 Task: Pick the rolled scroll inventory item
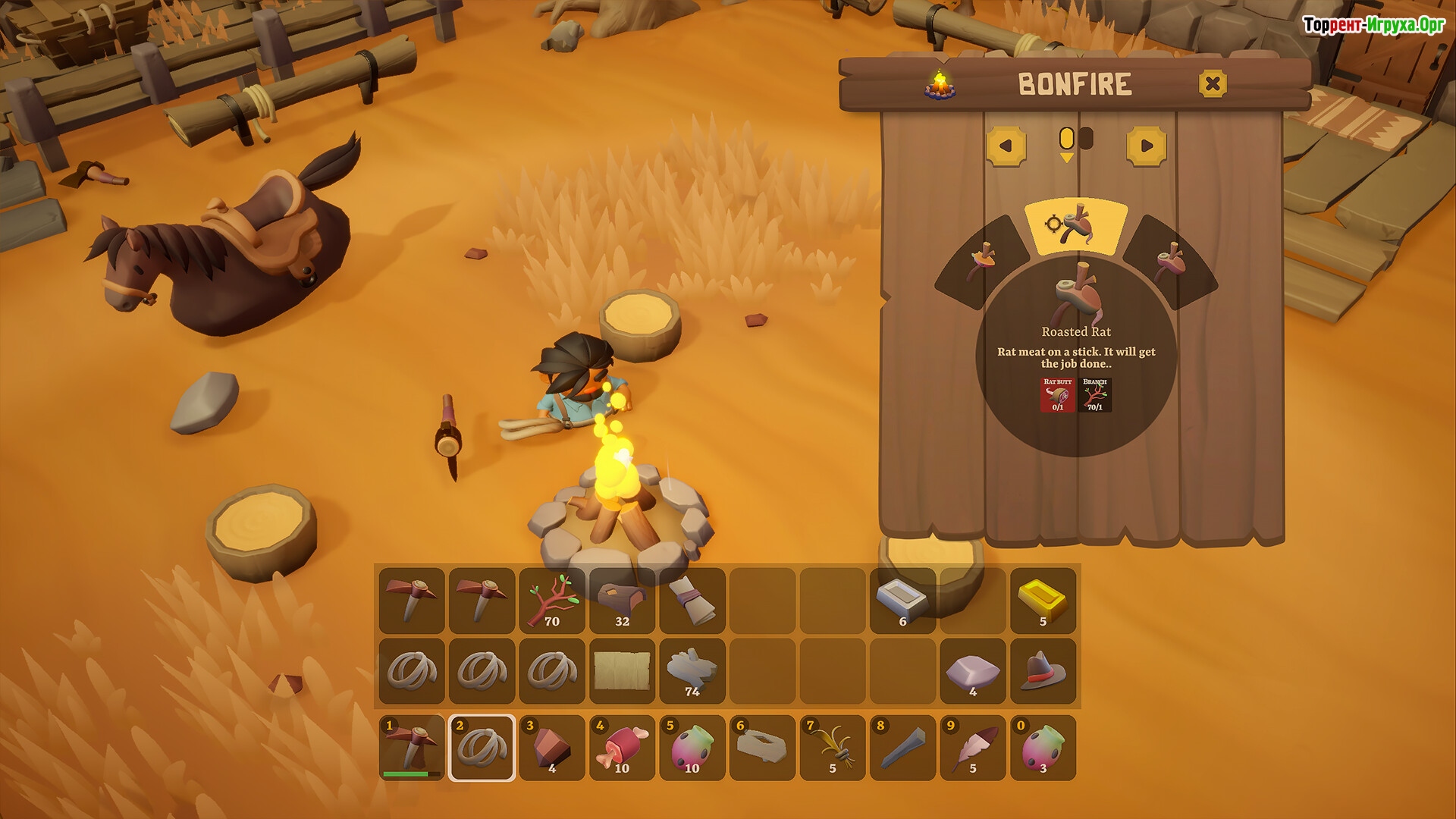[692, 601]
